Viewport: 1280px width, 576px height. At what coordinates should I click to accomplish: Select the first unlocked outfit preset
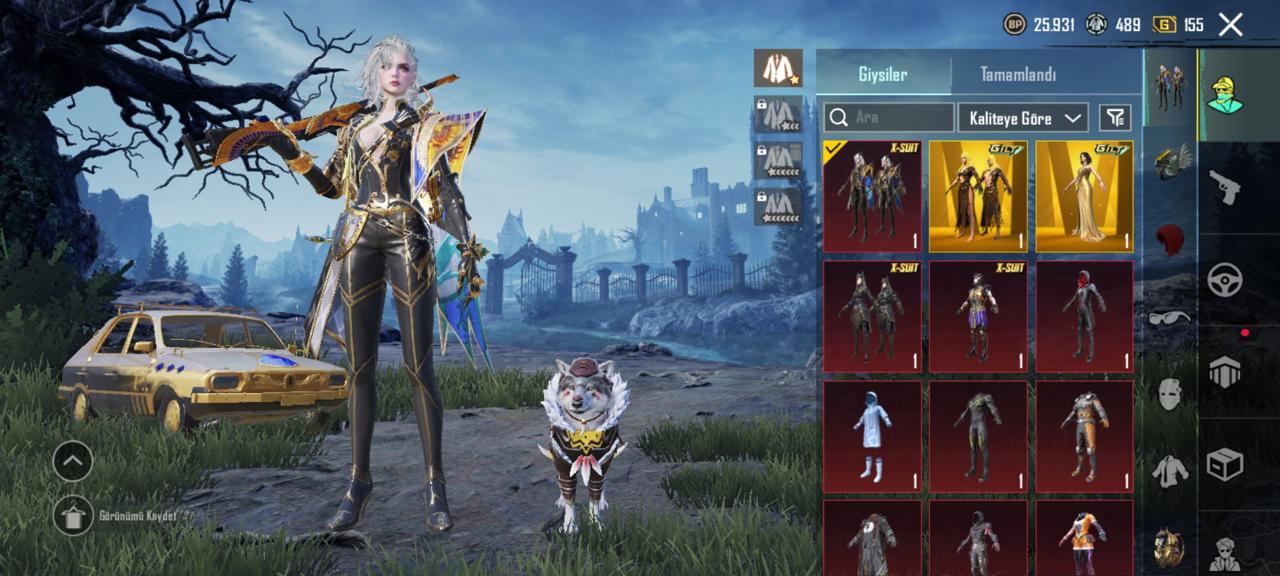tap(776, 68)
